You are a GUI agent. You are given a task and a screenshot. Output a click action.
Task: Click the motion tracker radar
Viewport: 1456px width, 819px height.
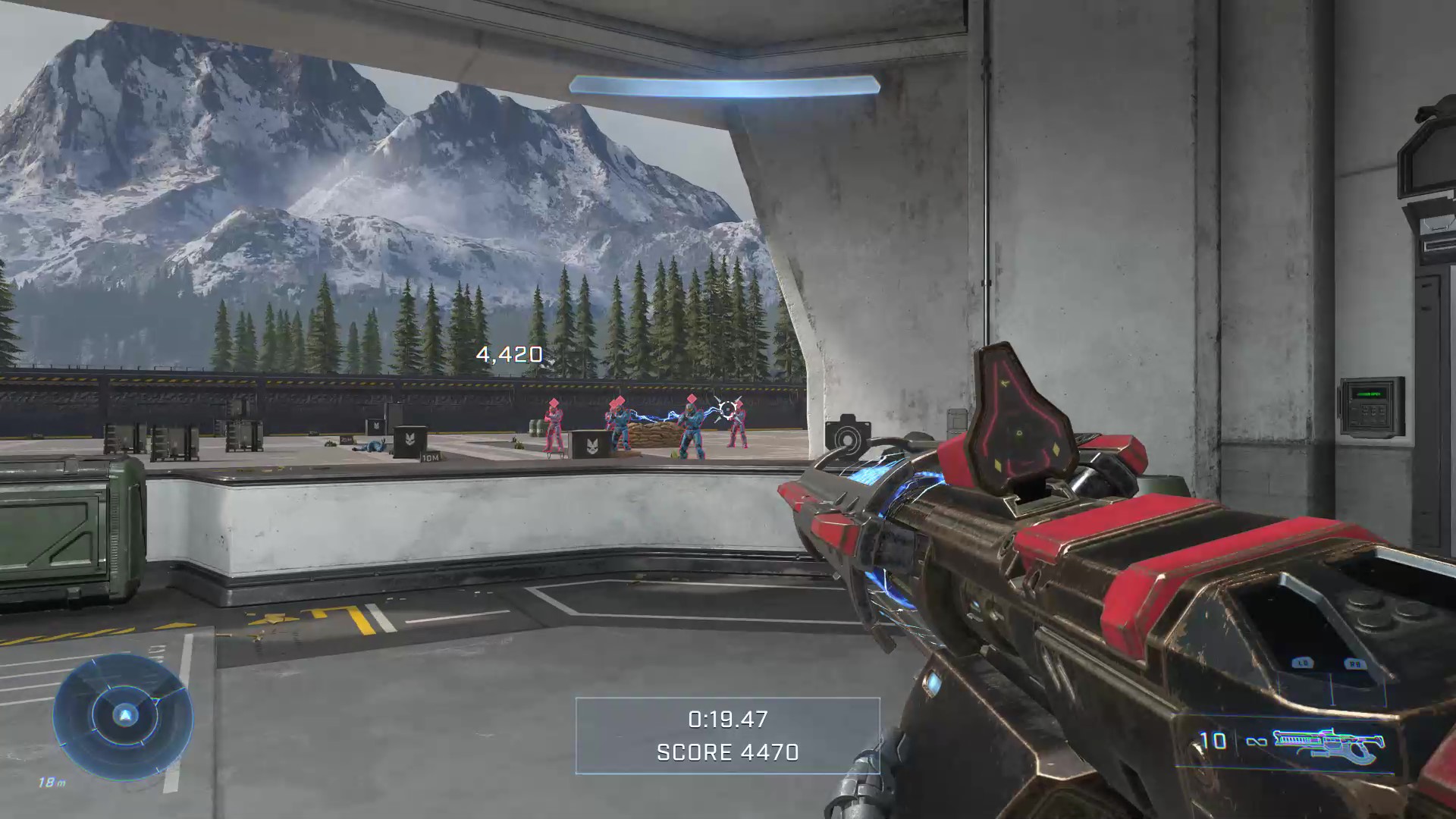(x=123, y=716)
